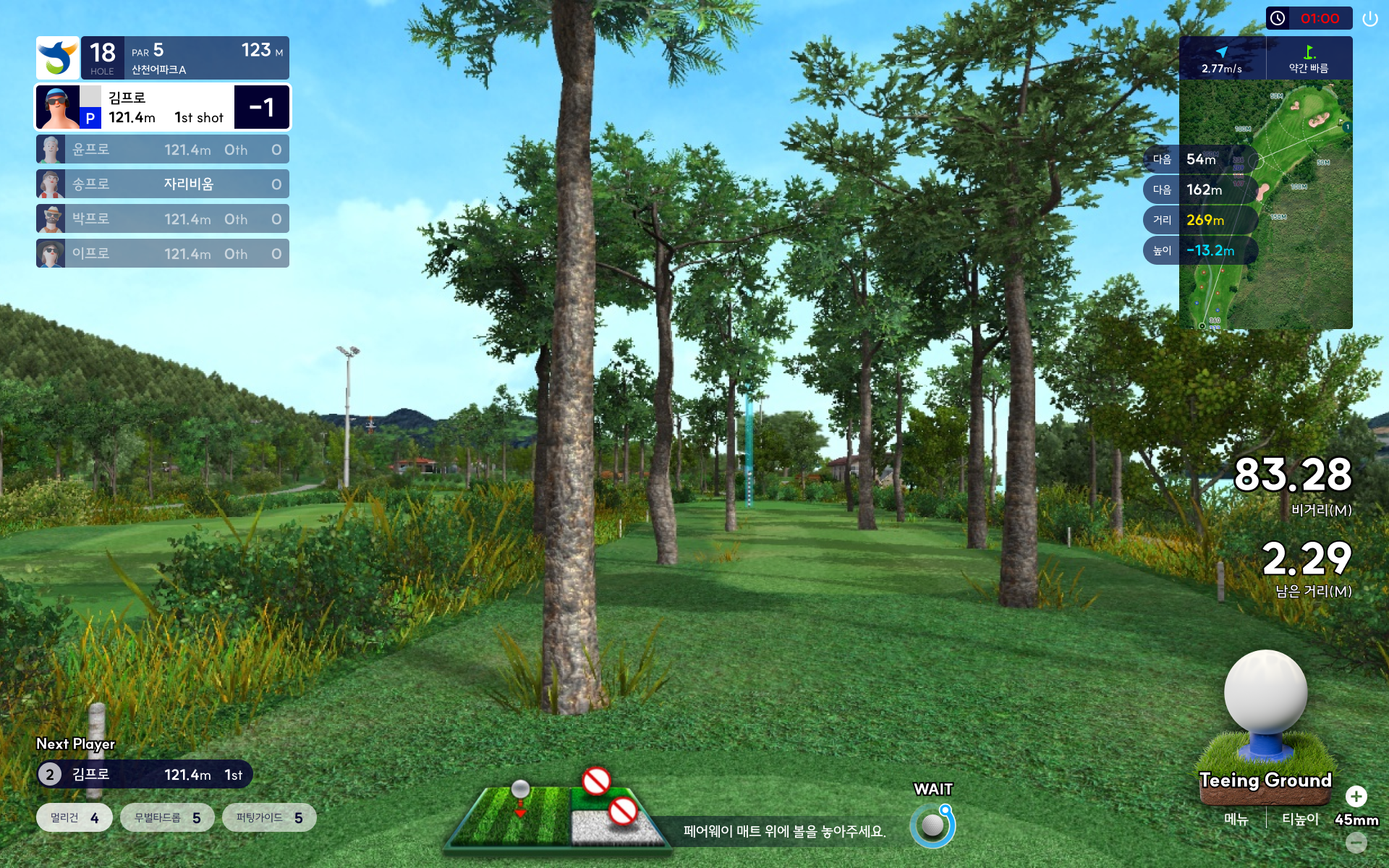Select player row 윤프로
1389x868 pixels.
click(163, 150)
